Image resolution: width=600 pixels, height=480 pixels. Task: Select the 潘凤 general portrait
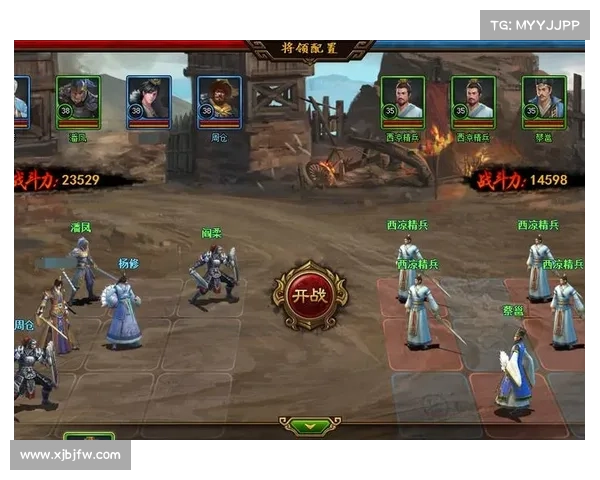(78, 102)
